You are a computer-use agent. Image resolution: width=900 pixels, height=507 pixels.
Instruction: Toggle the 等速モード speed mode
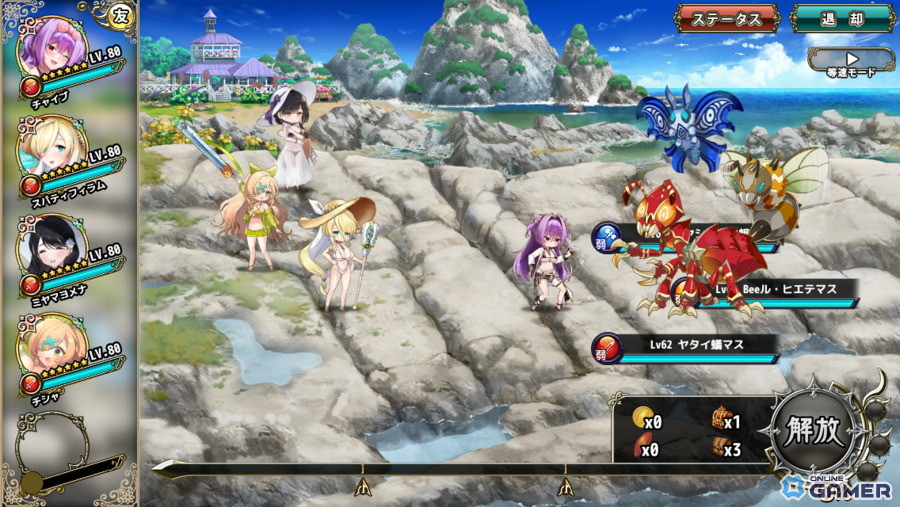coord(850,63)
